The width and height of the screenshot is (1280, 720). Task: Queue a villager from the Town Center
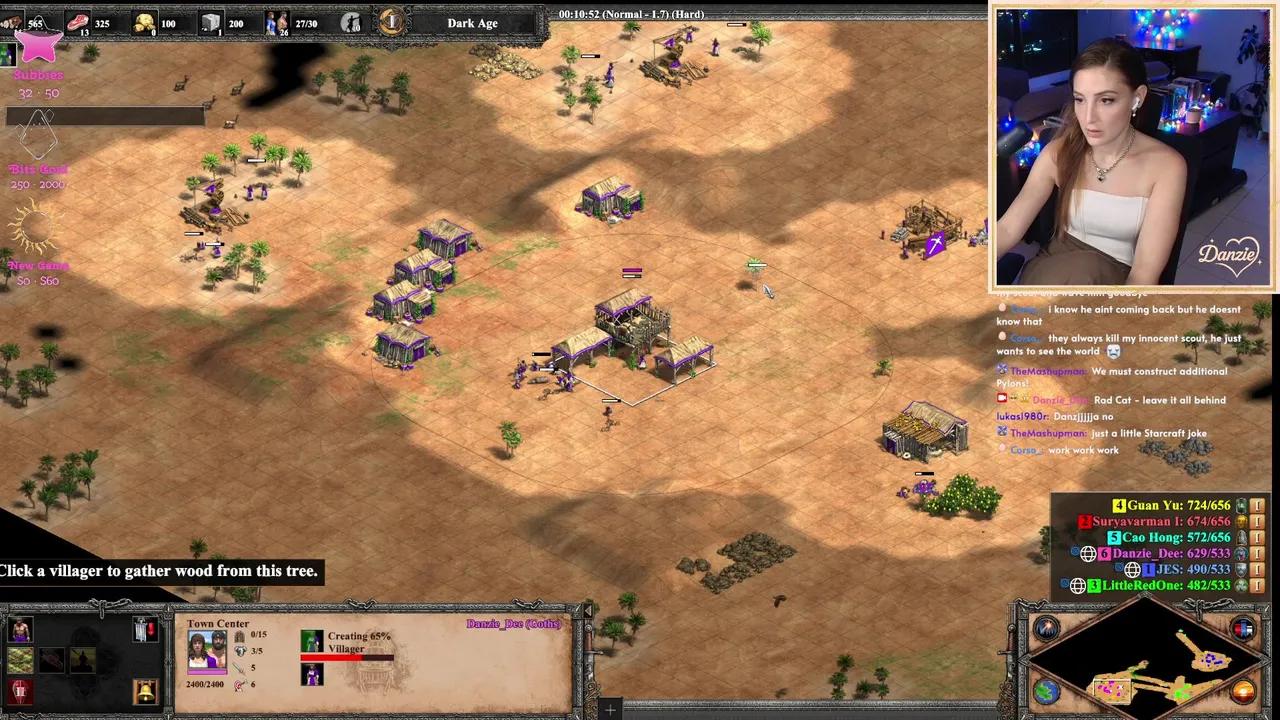[20, 630]
